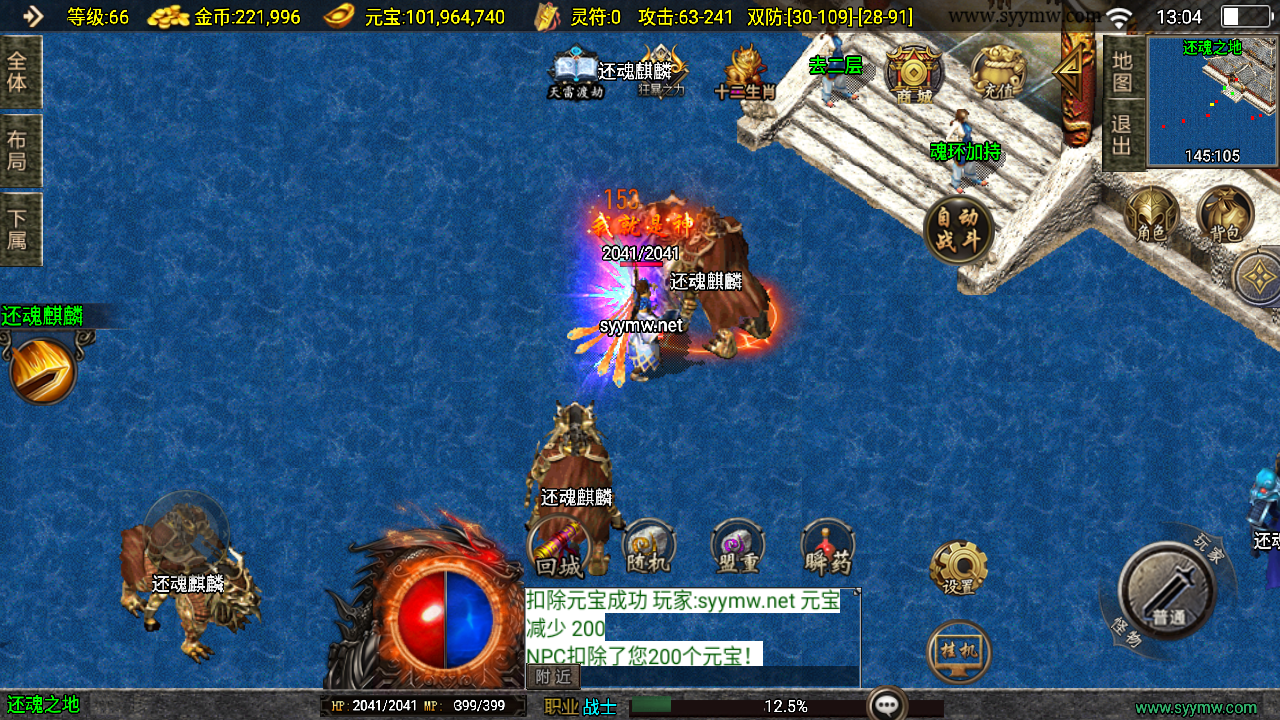Viewport: 1280px width, 720px height.
Task: Open the 充值 recharge screen
Action: click(x=998, y=74)
